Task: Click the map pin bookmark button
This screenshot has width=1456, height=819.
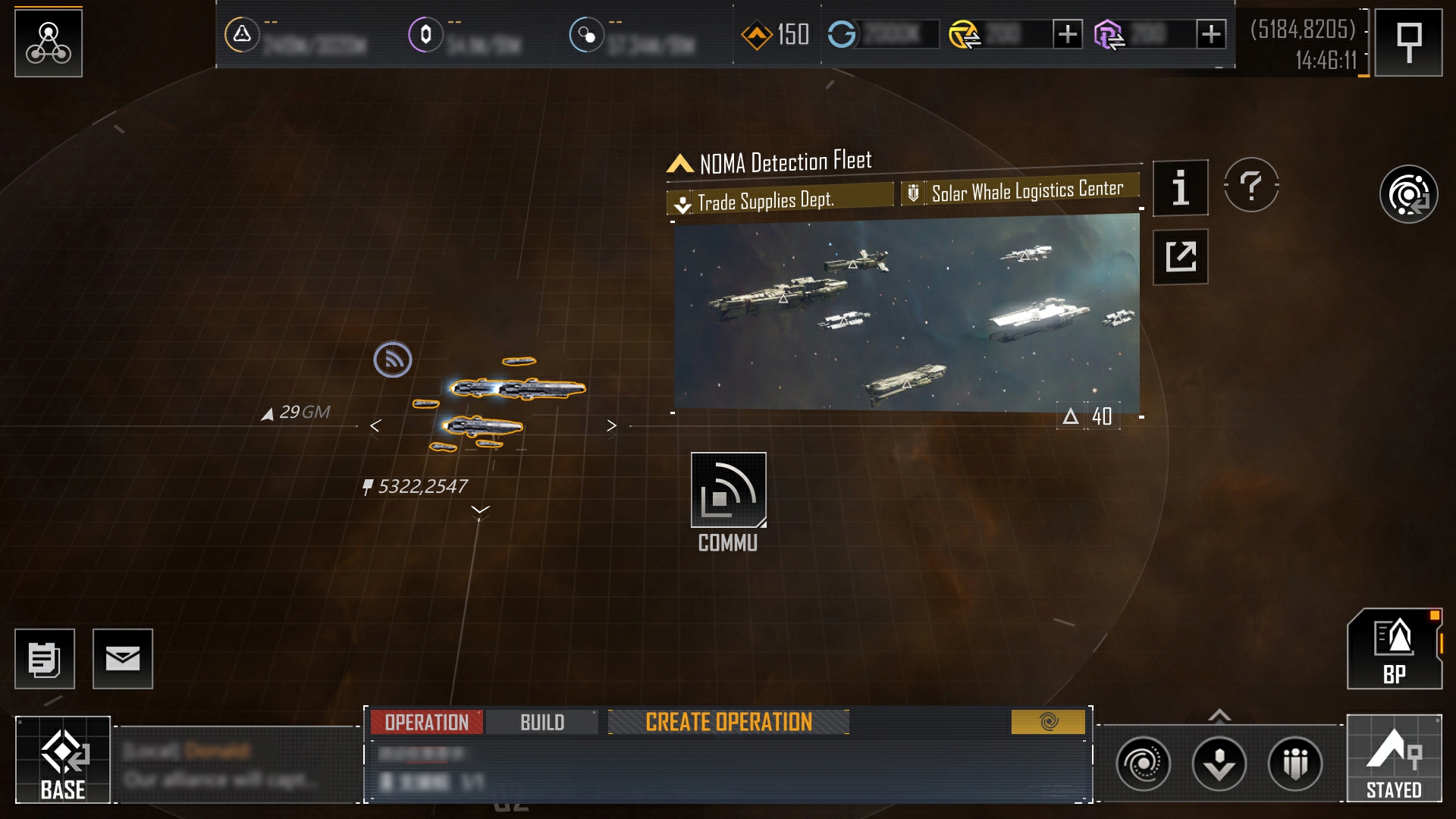Action: point(1408,42)
